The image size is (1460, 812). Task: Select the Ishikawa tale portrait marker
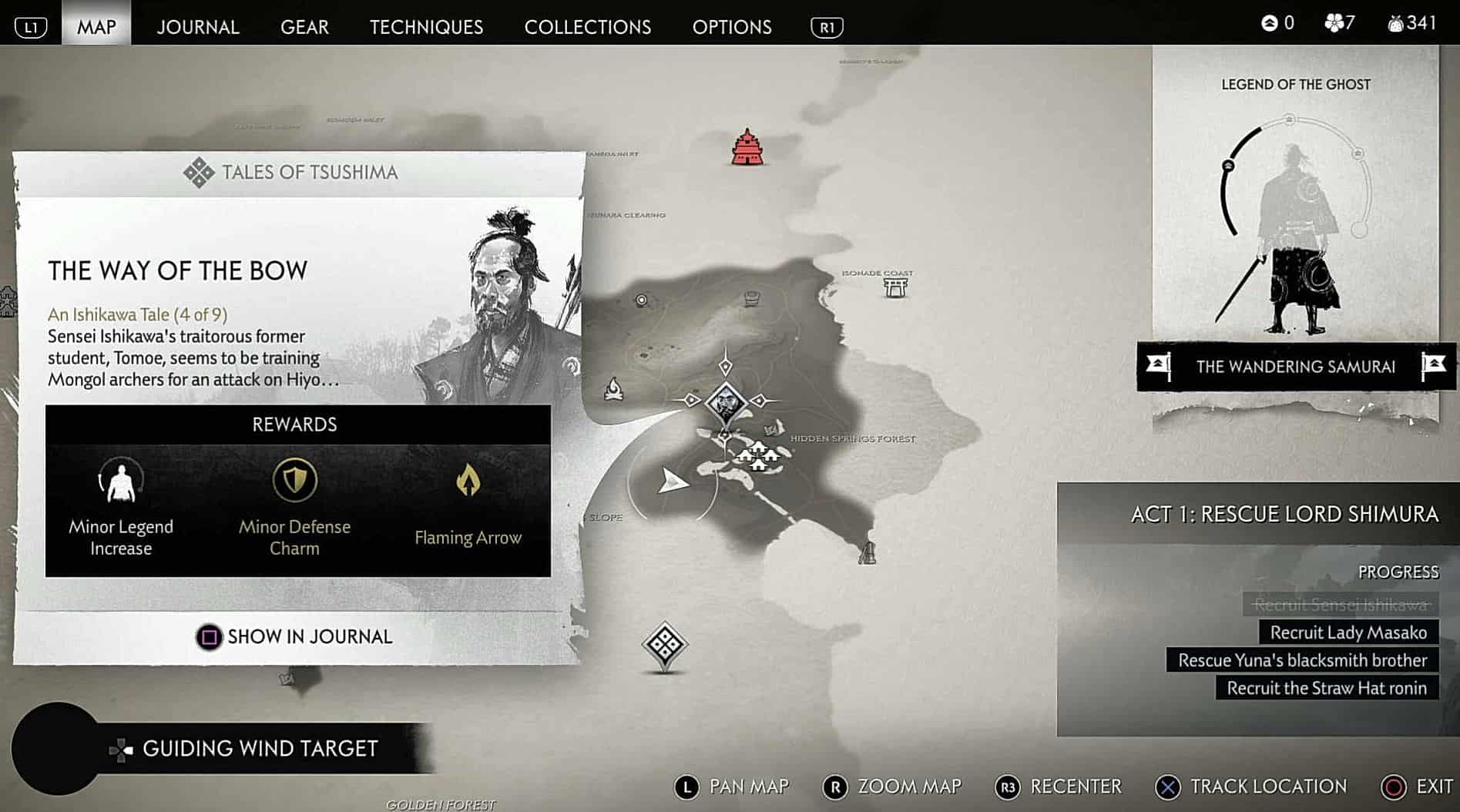pos(725,402)
